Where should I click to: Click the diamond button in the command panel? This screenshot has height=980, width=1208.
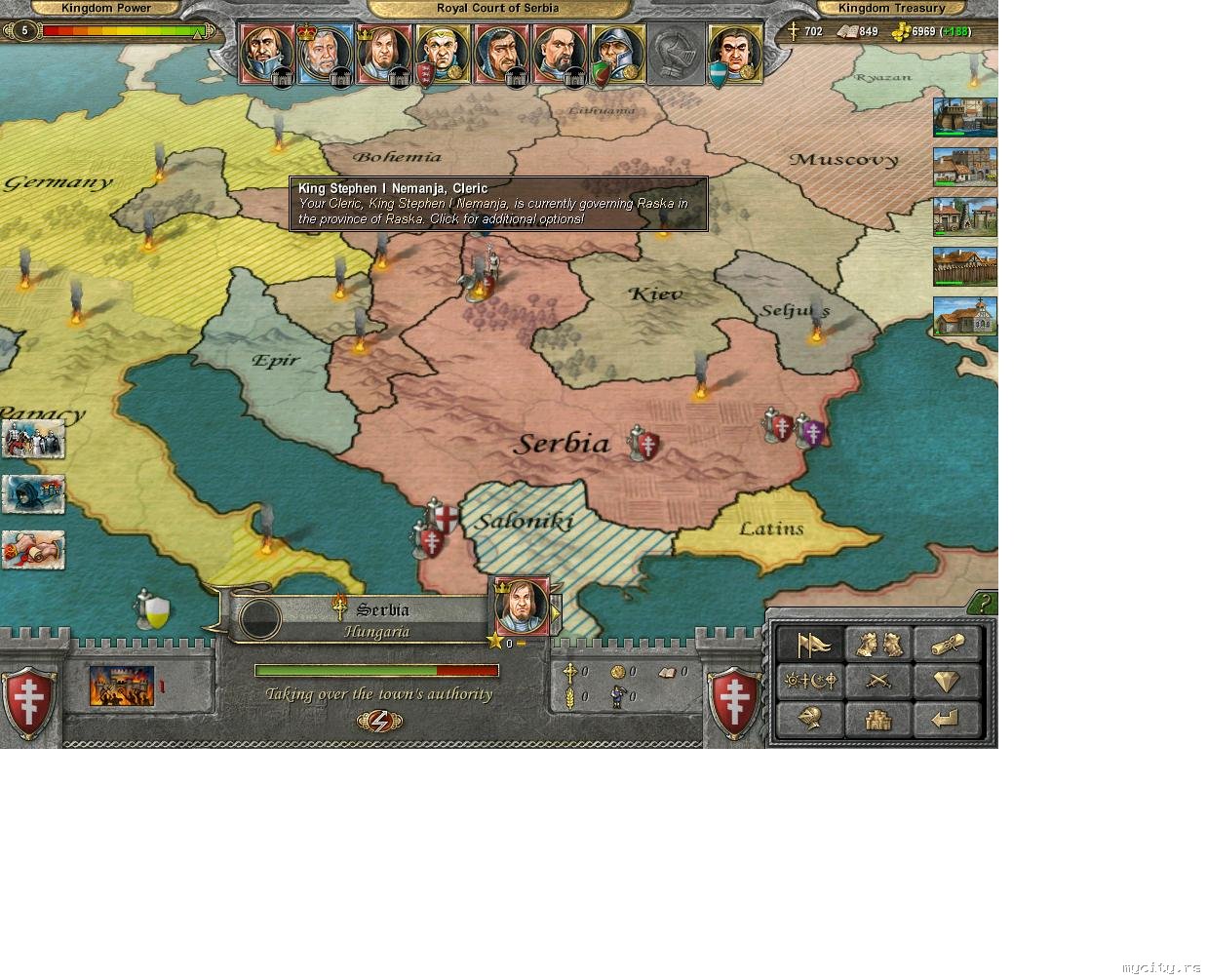coord(946,681)
